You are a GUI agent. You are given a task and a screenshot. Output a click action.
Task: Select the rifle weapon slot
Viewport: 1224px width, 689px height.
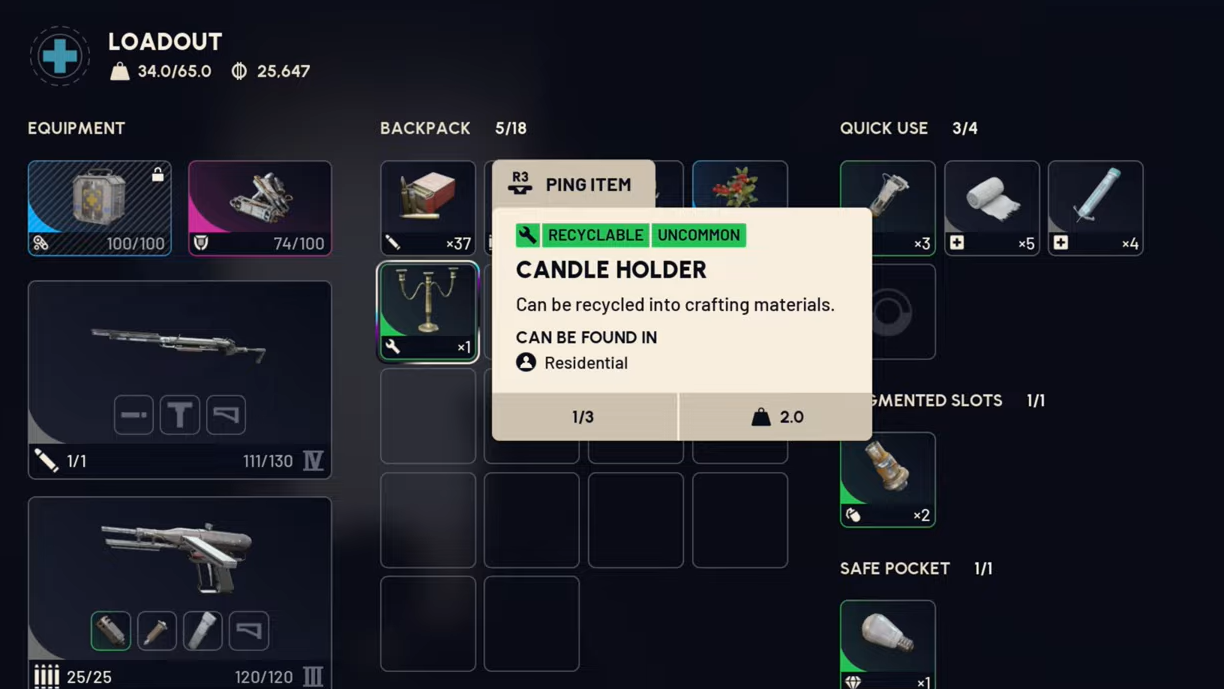coord(180,345)
